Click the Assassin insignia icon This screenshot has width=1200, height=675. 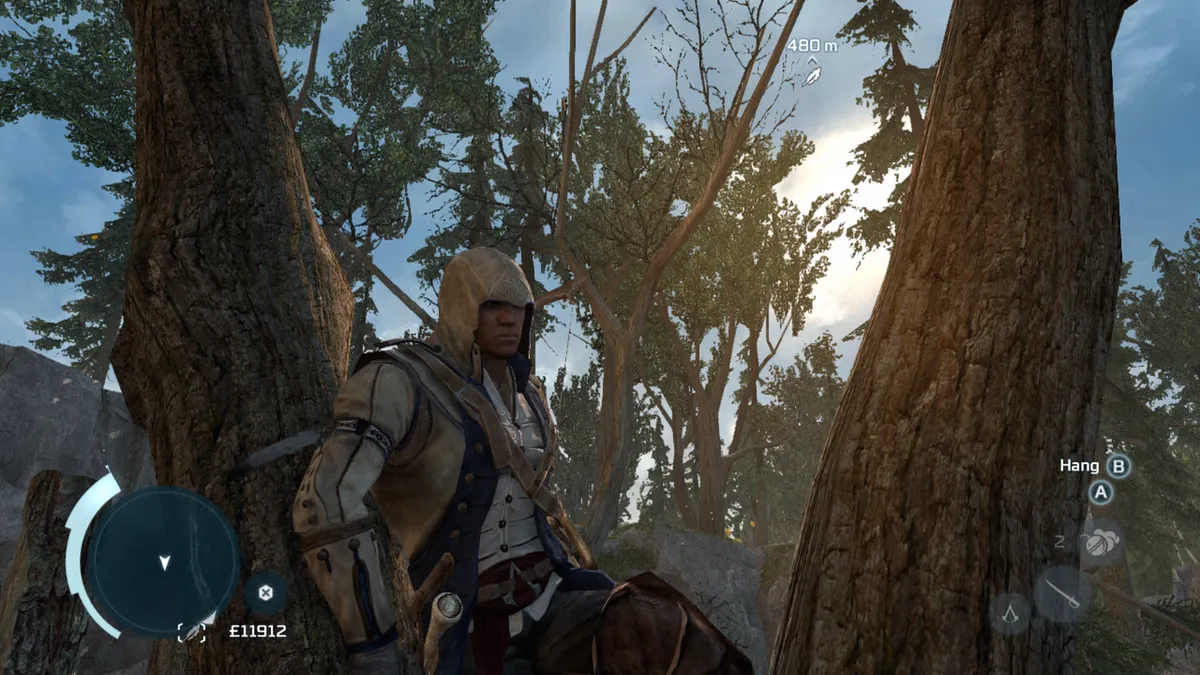pyautogui.click(x=1010, y=612)
